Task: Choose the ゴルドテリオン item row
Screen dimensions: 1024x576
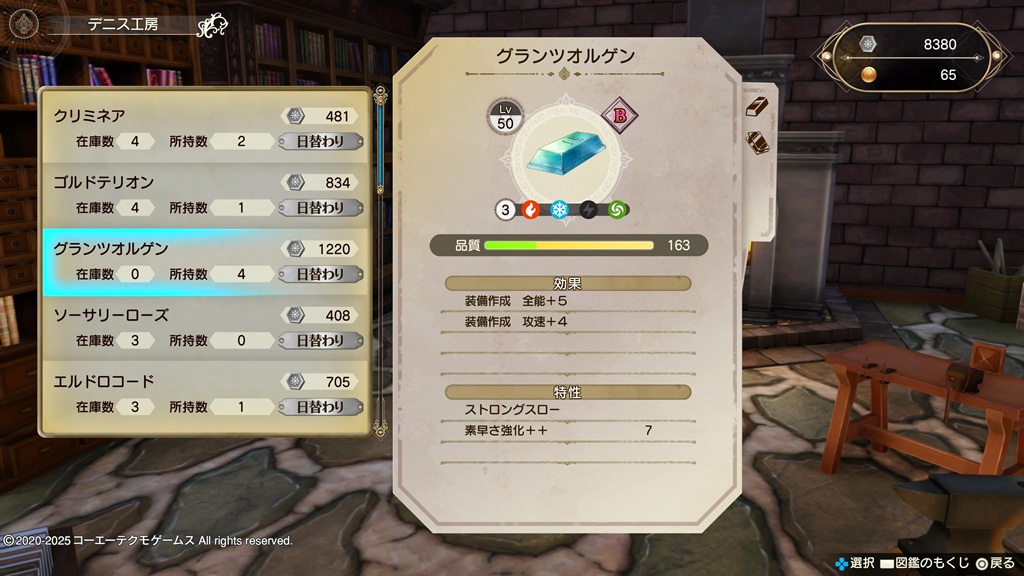Action: 205,195
